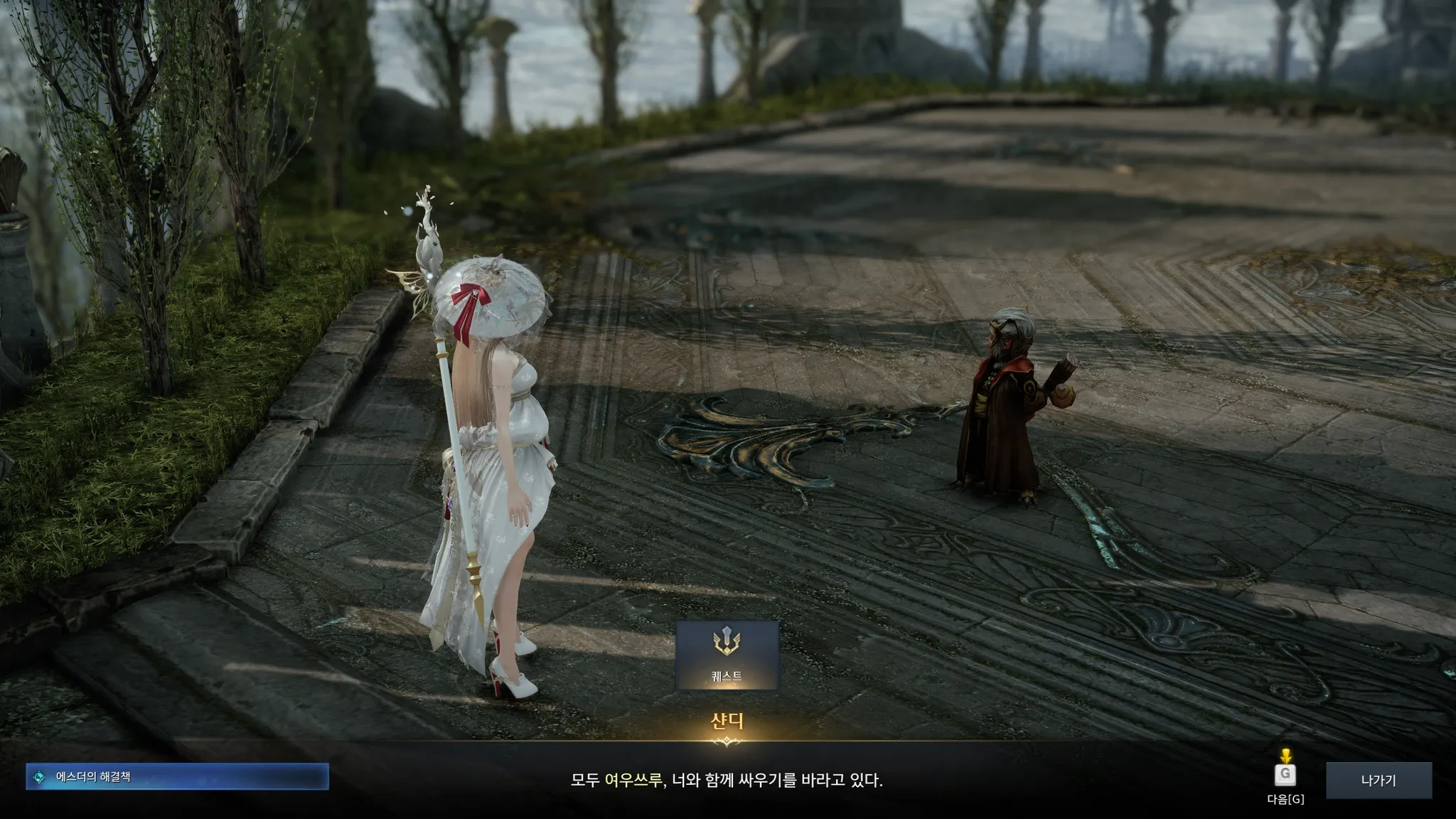
Task: Open the 퀘스트 quest option
Action: coord(727,655)
